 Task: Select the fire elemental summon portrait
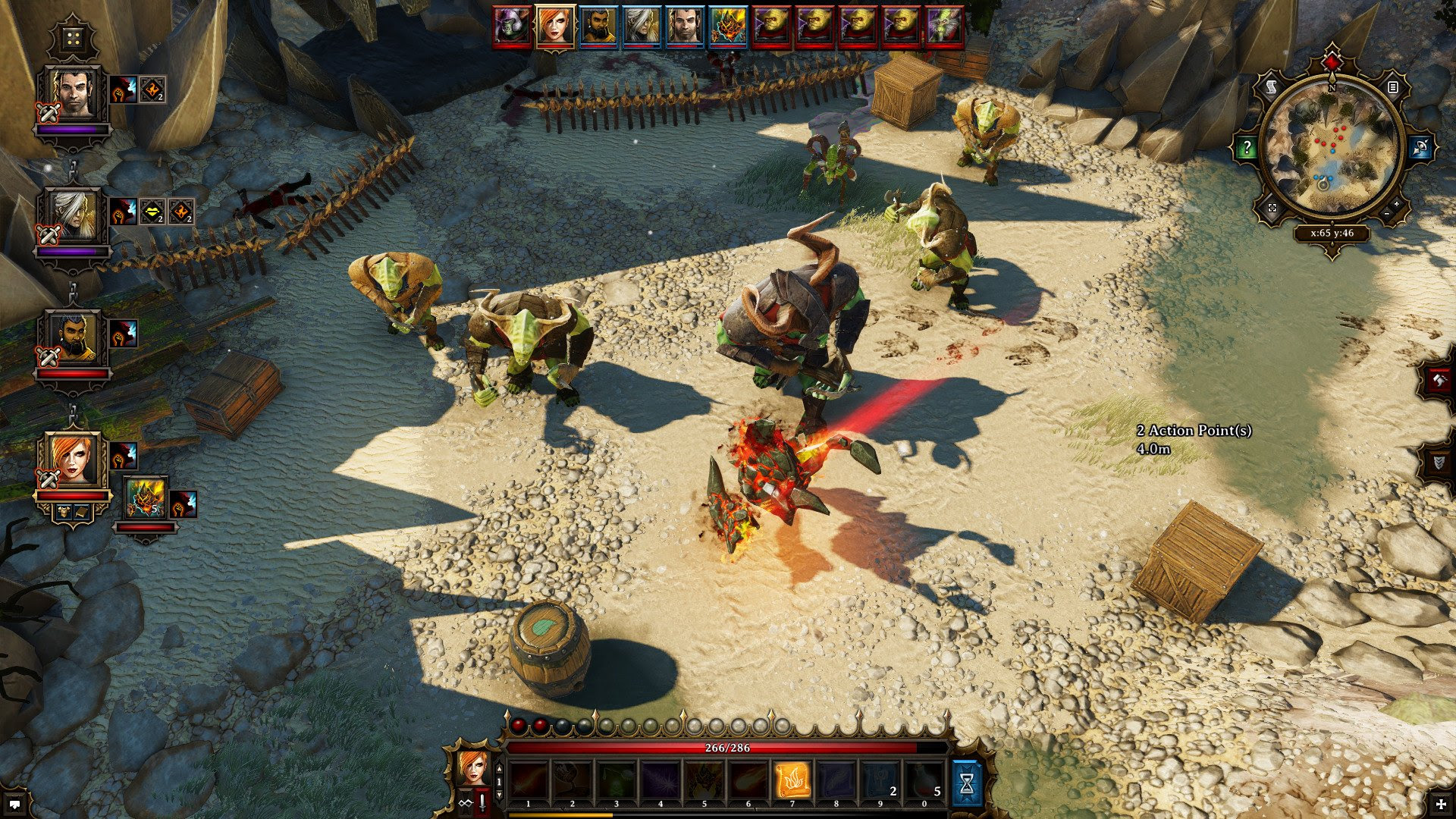(x=146, y=497)
